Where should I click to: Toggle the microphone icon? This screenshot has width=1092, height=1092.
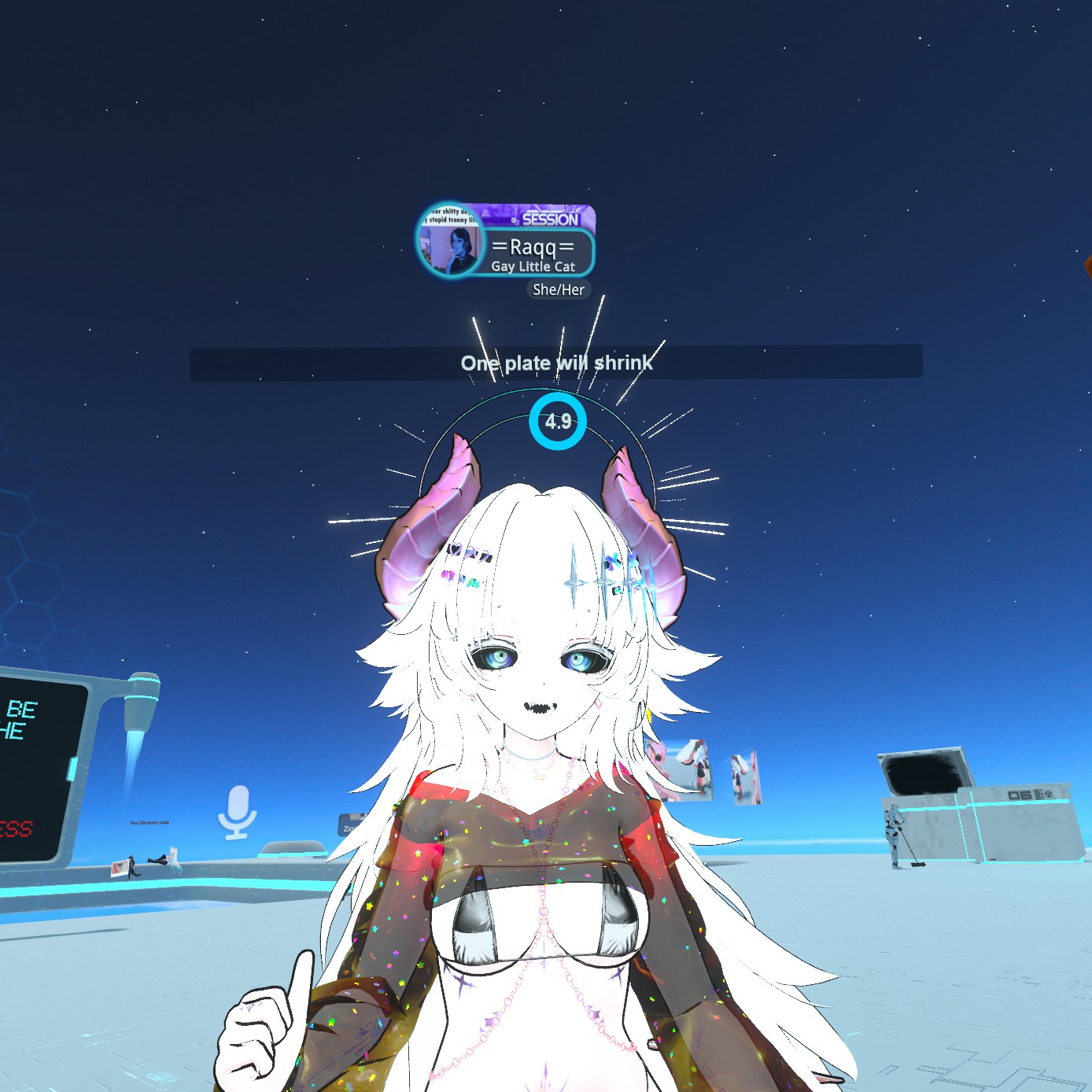click(237, 811)
